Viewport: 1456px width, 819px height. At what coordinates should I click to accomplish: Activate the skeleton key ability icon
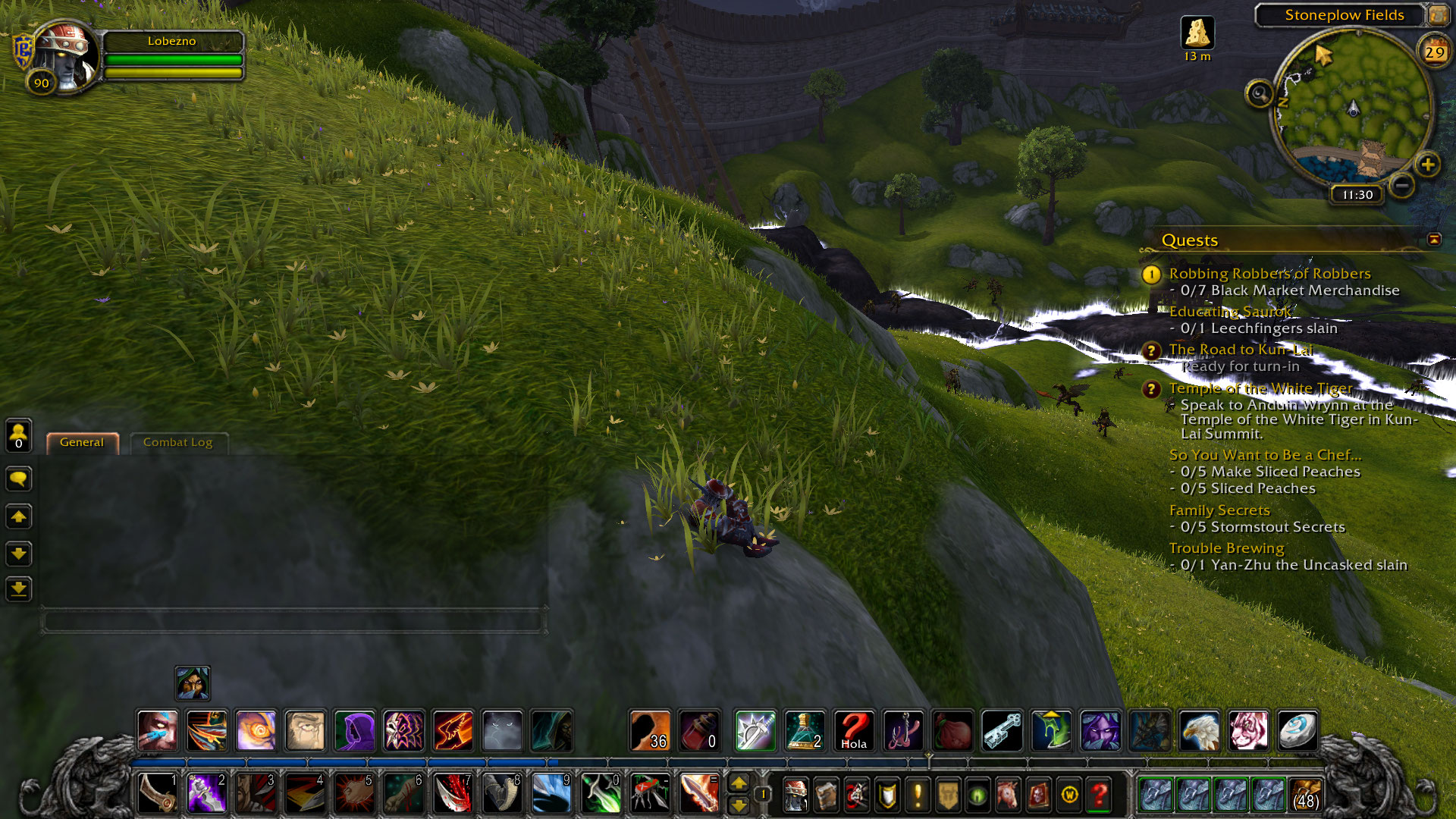(1002, 731)
